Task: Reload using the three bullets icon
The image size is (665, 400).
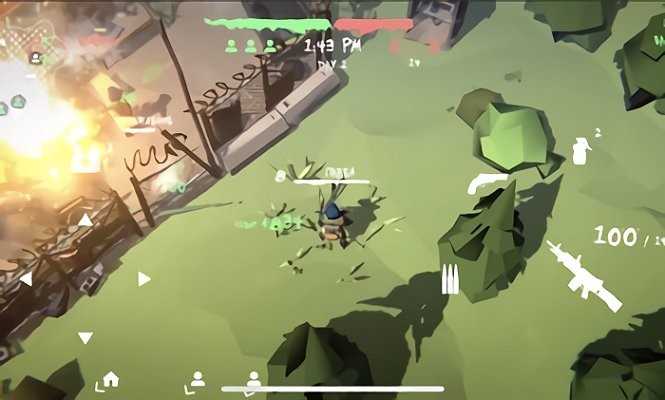Action: point(450,278)
